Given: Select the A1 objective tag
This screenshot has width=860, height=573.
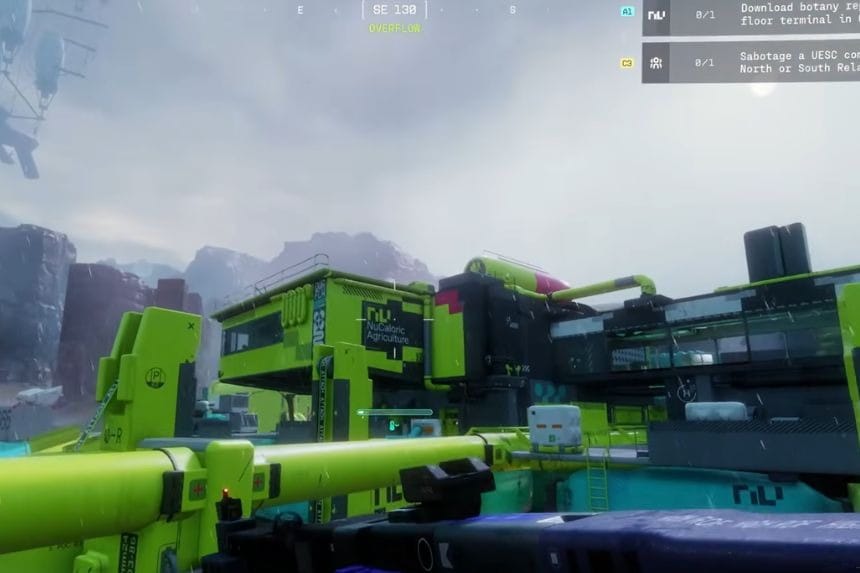Looking at the screenshot, I should click(x=627, y=12).
